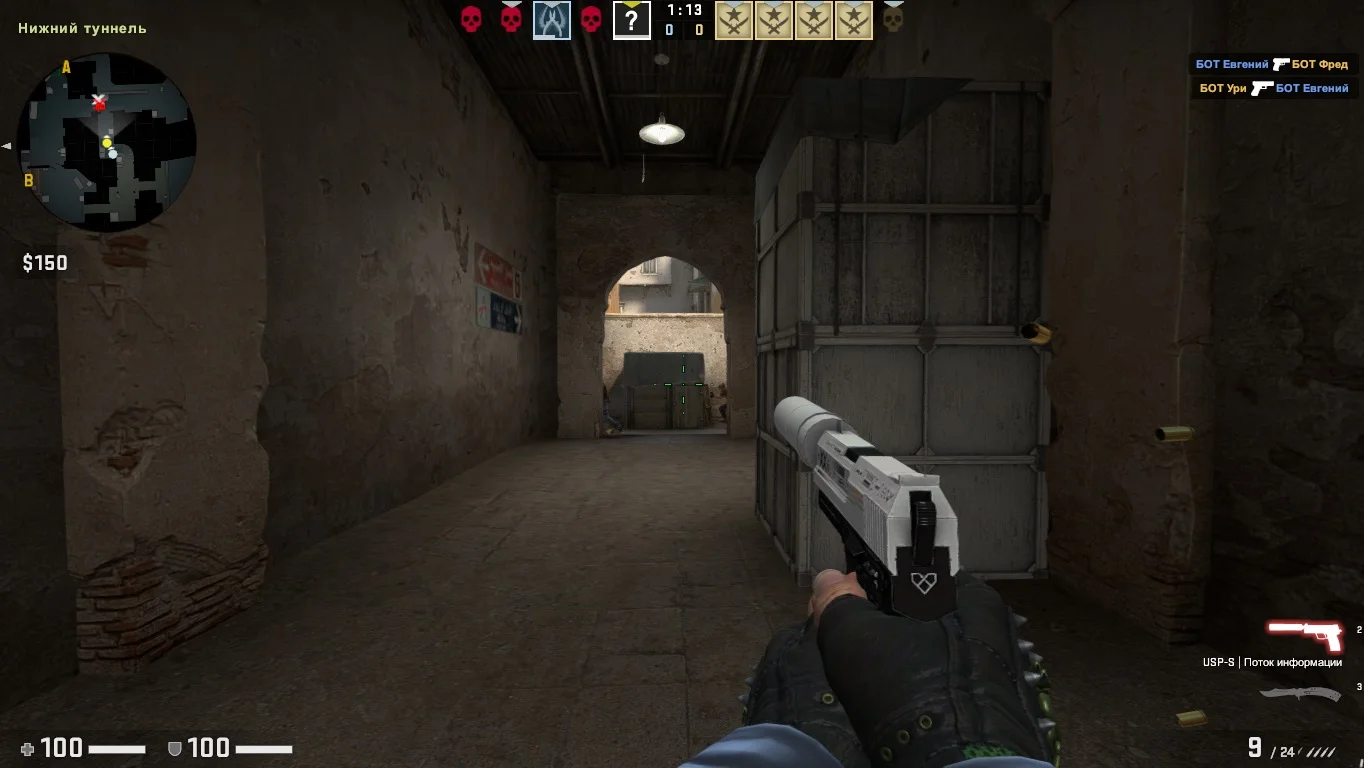This screenshot has width=1364, height=768.
Task: Click the kill feed entry with БОТ Ури
Action: (1273, 88)
